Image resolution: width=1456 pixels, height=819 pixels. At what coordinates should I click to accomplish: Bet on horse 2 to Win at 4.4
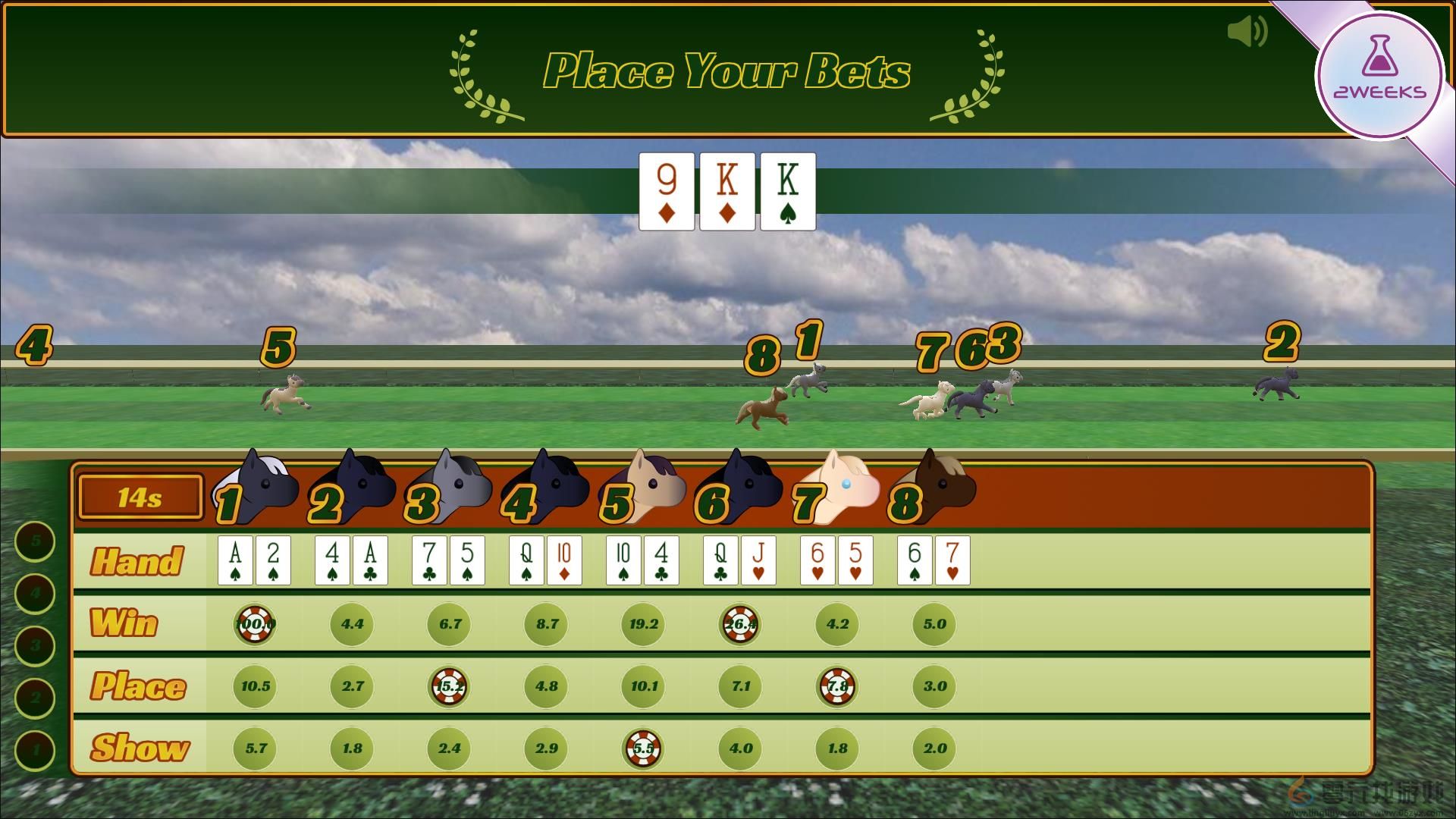pyautogui.click(x=352, y=624)
